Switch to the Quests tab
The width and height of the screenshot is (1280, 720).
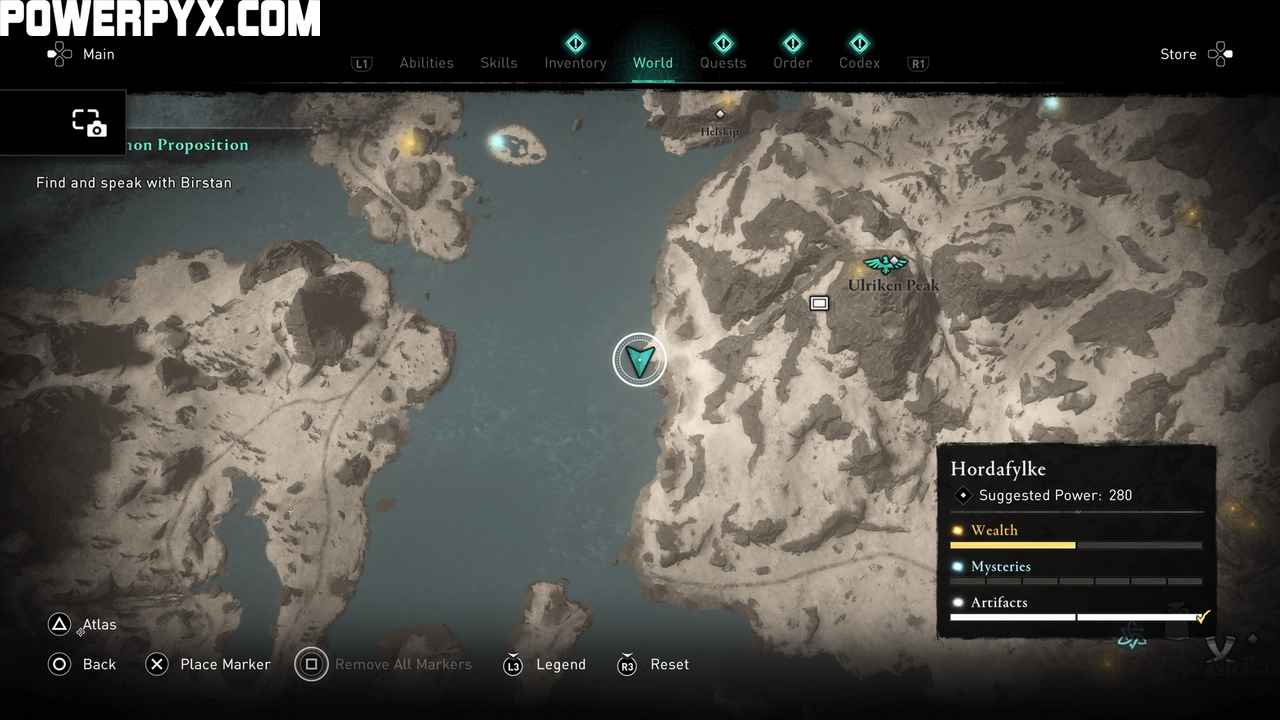click(x=723, y=63)
